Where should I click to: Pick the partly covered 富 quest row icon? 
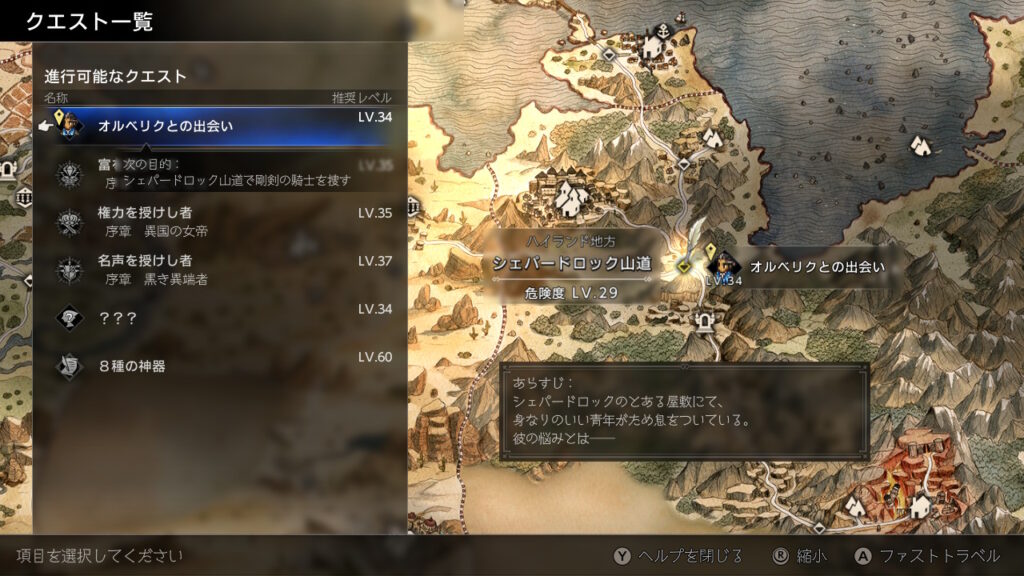pos(69,174)
